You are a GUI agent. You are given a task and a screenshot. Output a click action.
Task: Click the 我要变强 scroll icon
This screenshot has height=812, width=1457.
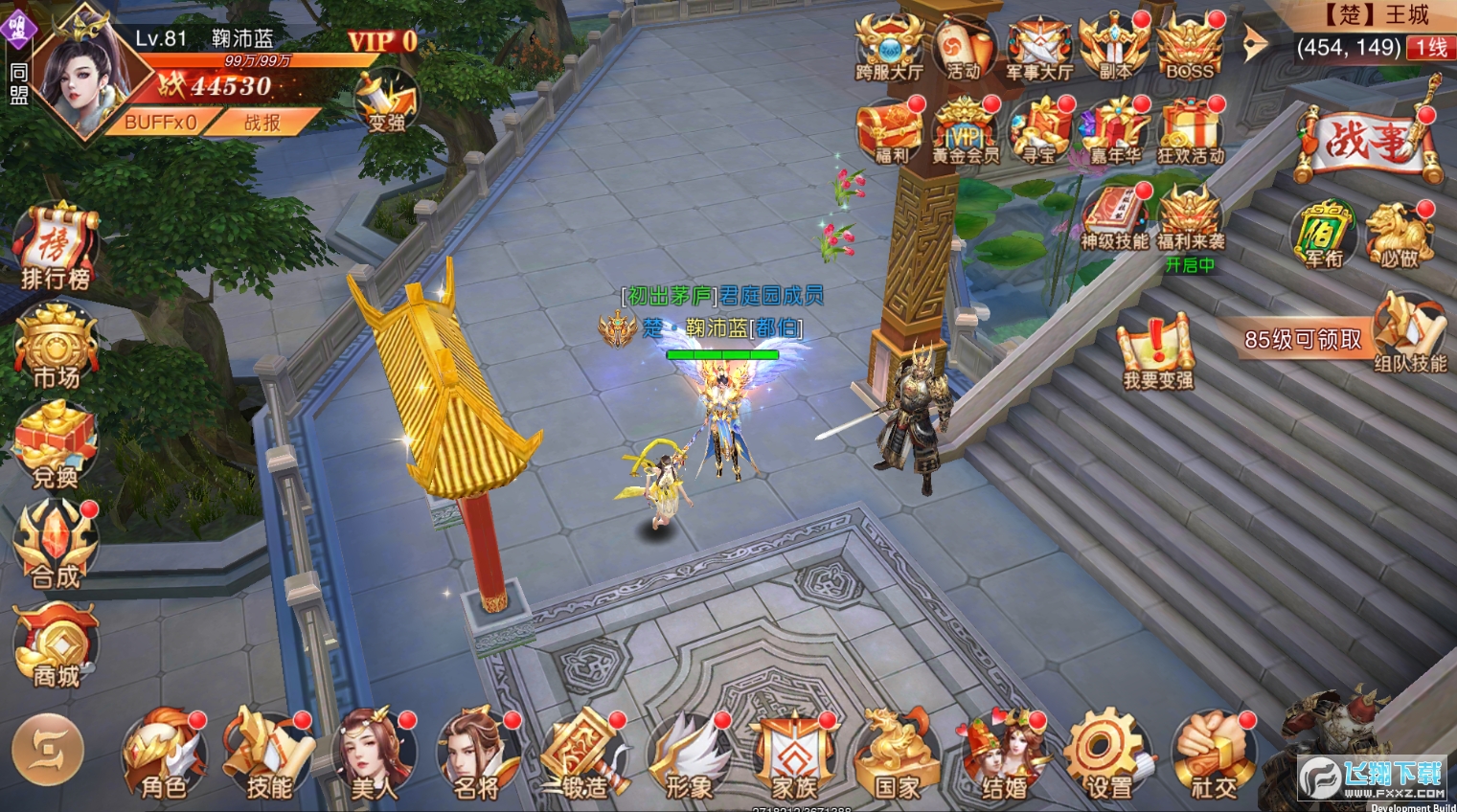pyautogui.click(x=1157, y=351)
